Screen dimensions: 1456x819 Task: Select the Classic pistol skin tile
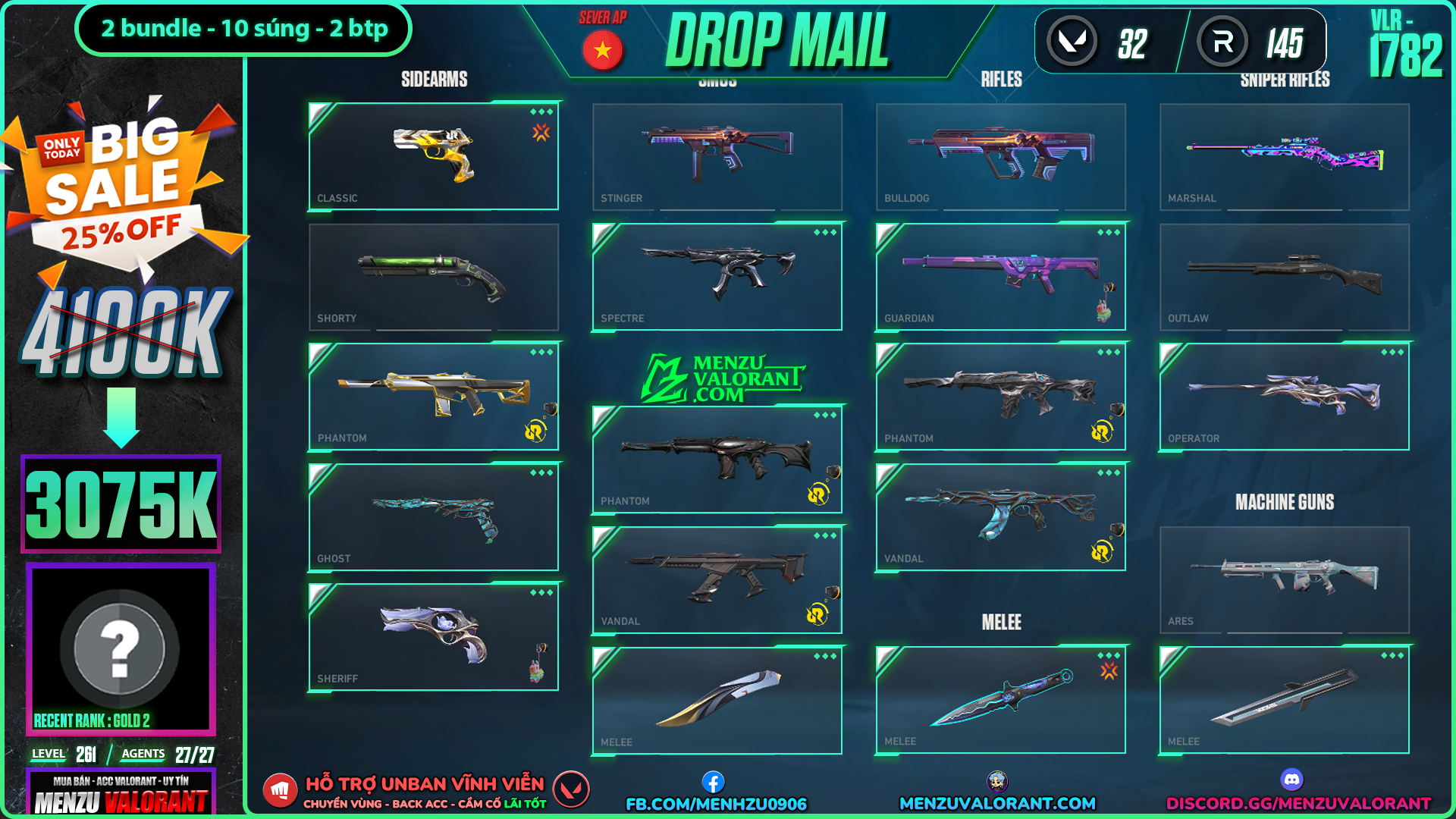click(x=434, y=156)
